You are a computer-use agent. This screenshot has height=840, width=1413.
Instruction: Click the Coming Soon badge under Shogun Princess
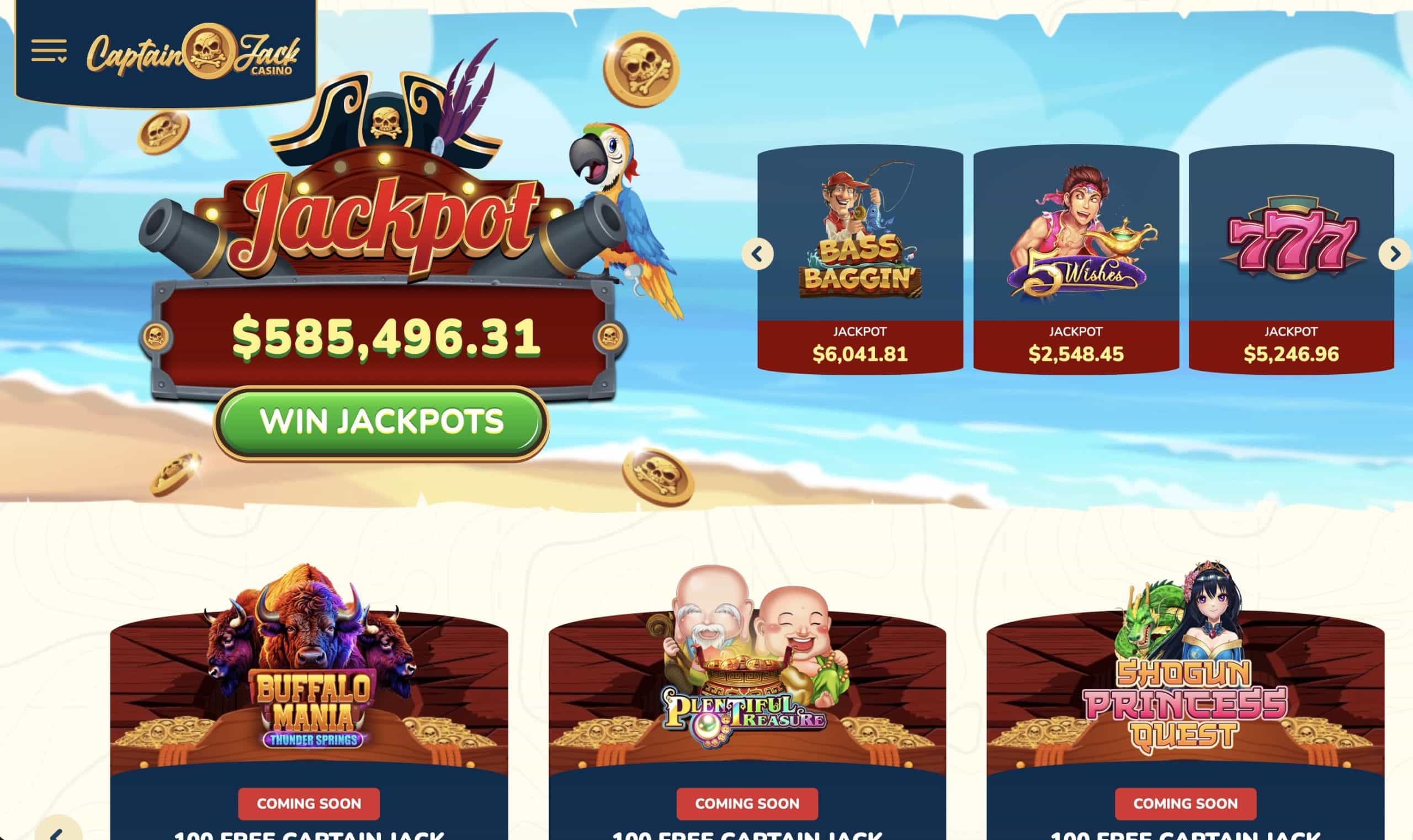pyautogui.click(x=1186, y=802)
